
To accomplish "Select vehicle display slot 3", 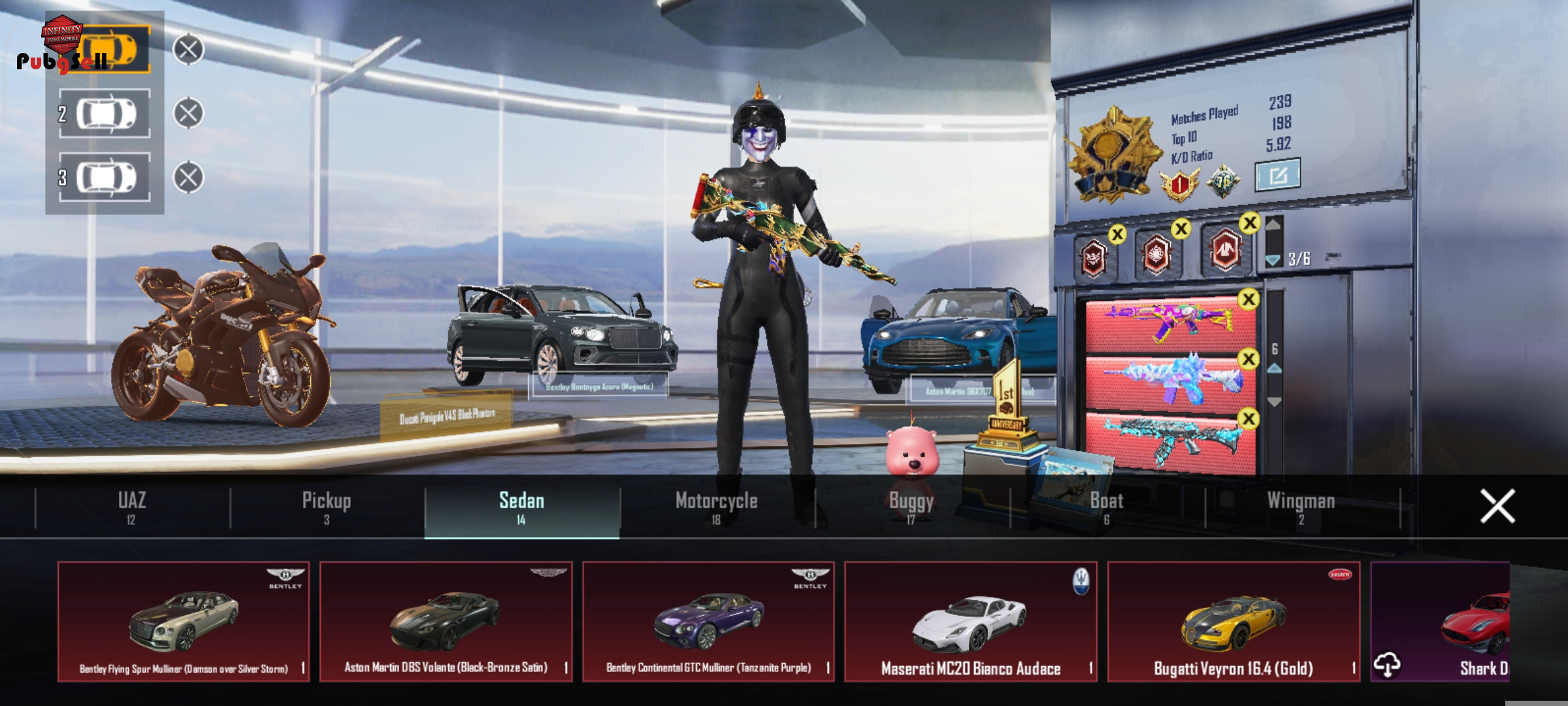I will coord(105,177).
